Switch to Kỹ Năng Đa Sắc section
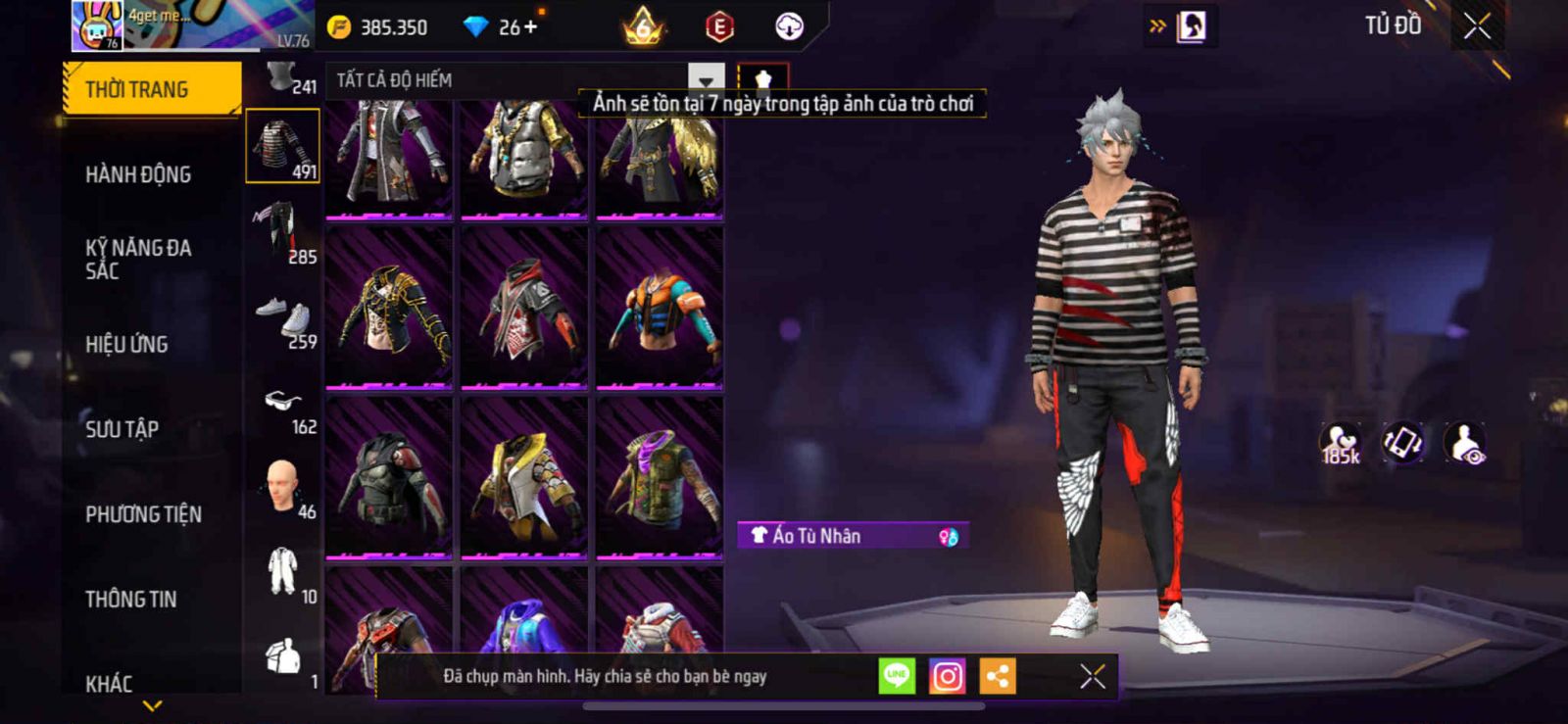 tap(138, 260)
